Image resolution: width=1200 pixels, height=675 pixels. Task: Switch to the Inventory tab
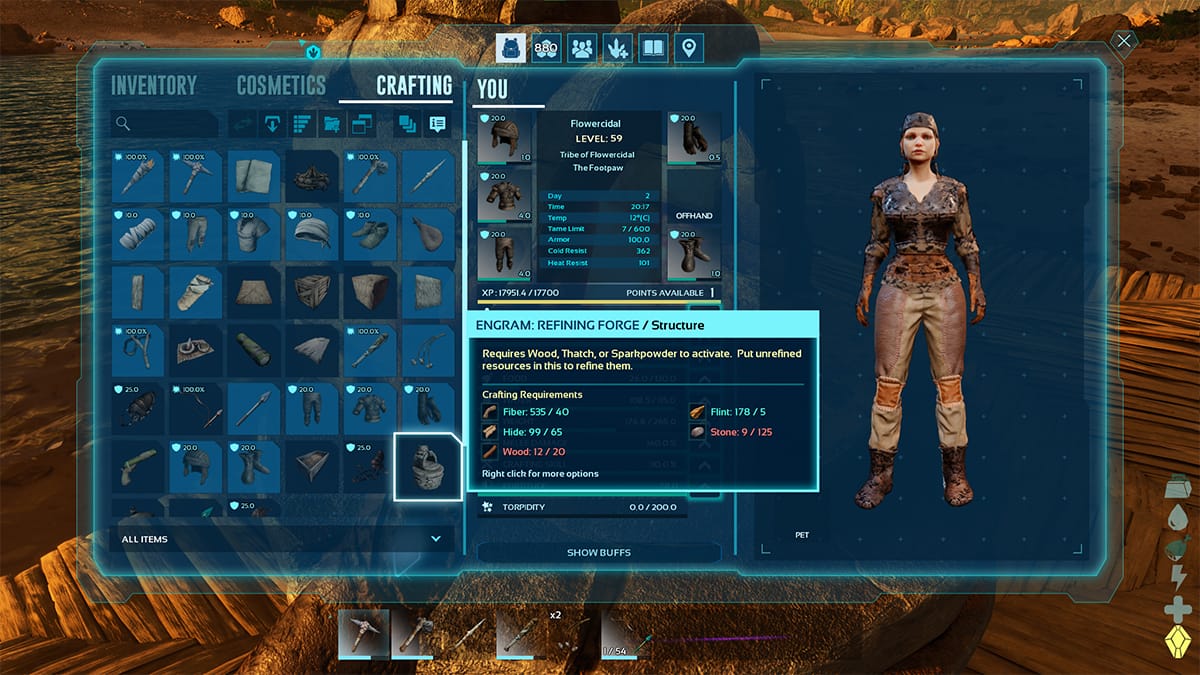point(154,86)
